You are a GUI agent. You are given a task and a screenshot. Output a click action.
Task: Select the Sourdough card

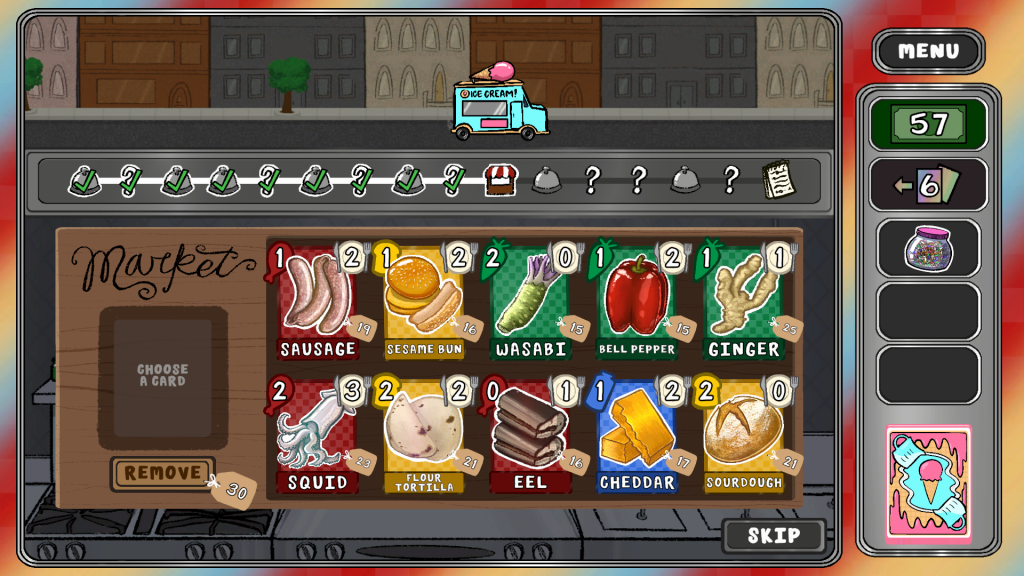[743, 437]
